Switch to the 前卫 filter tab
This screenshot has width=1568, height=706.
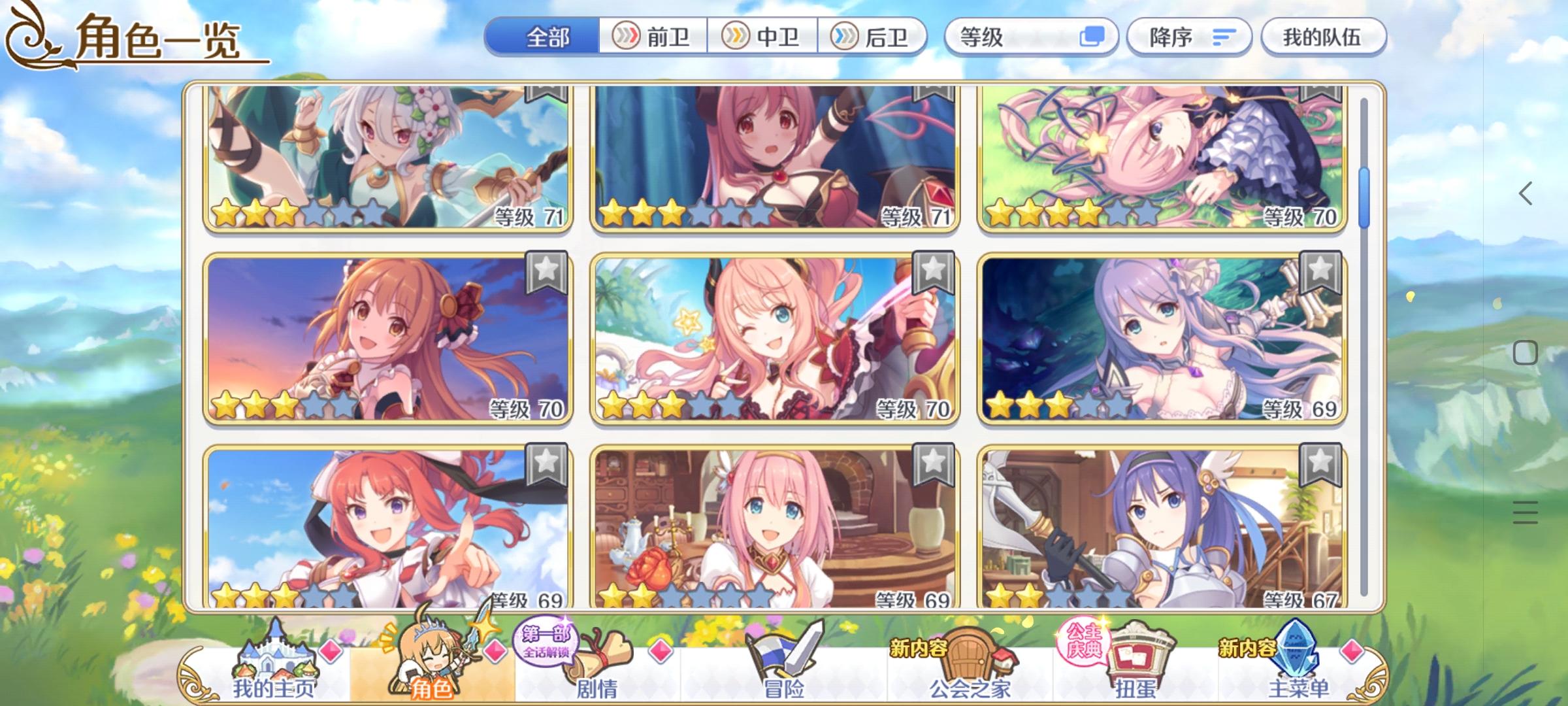[652, 37]
